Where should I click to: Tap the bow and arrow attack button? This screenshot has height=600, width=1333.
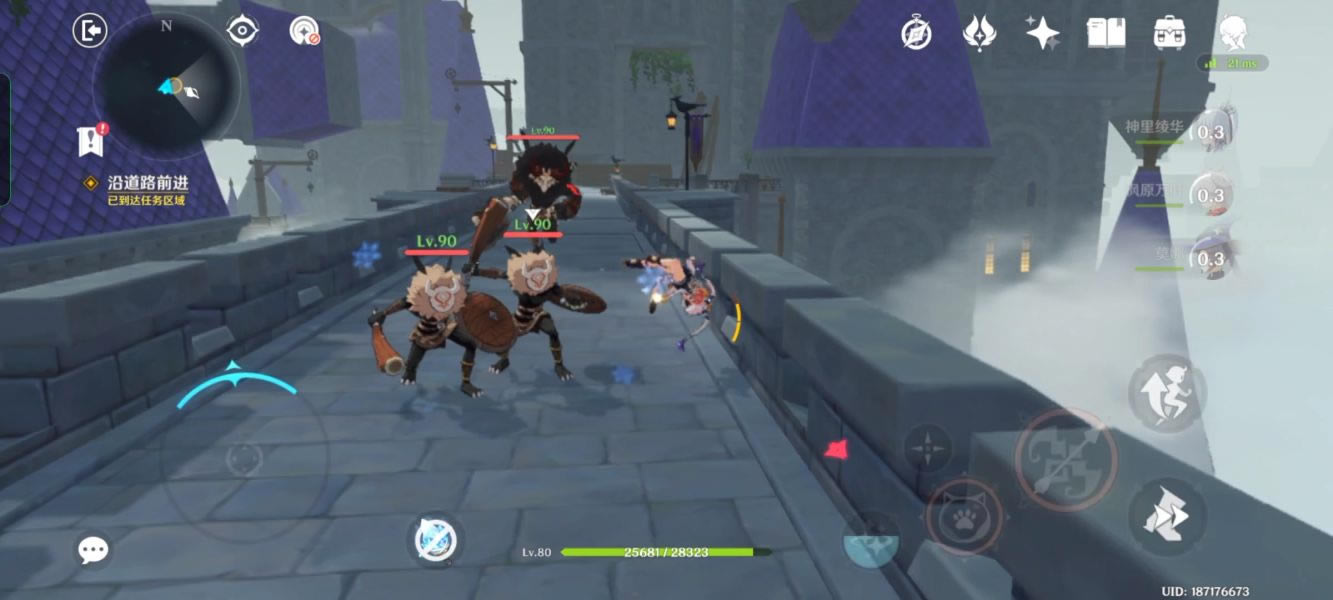point(1066,460)
